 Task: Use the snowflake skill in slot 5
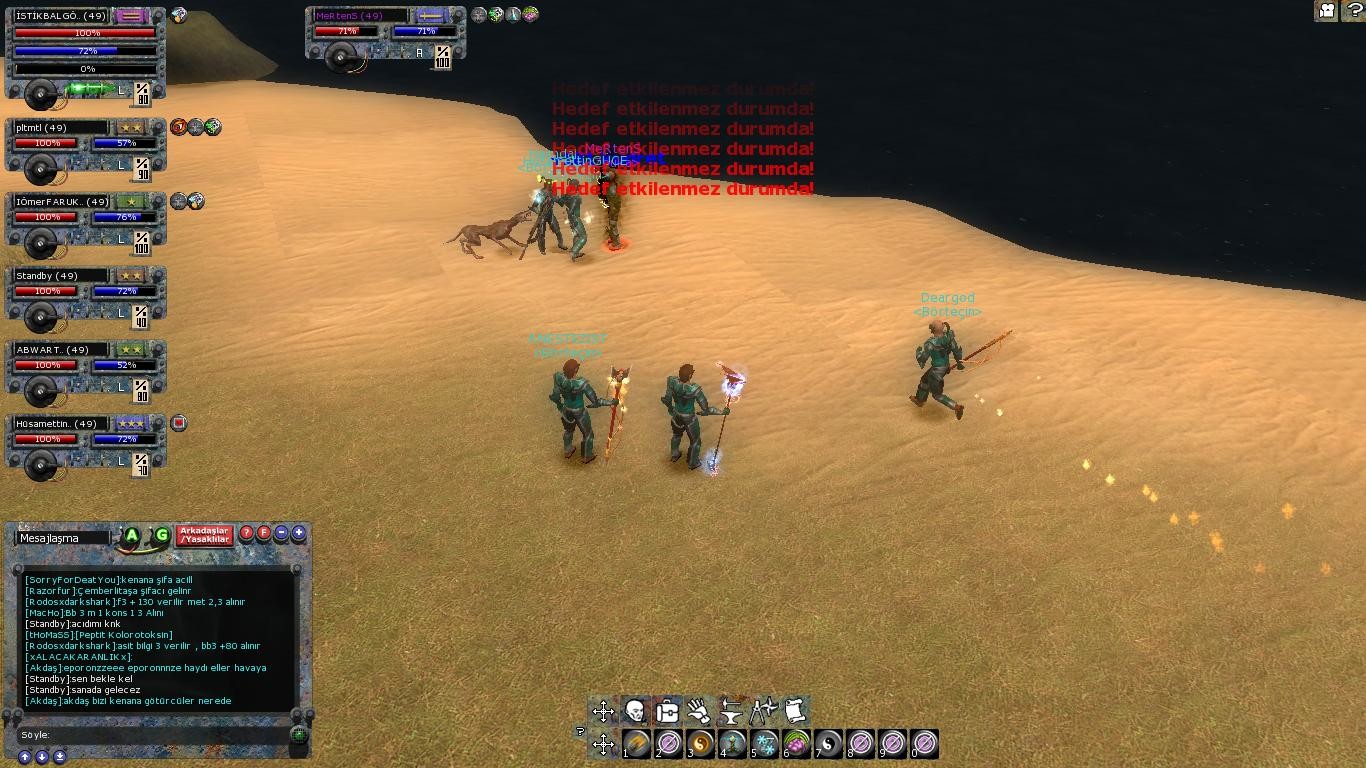(x=765, y=743)
